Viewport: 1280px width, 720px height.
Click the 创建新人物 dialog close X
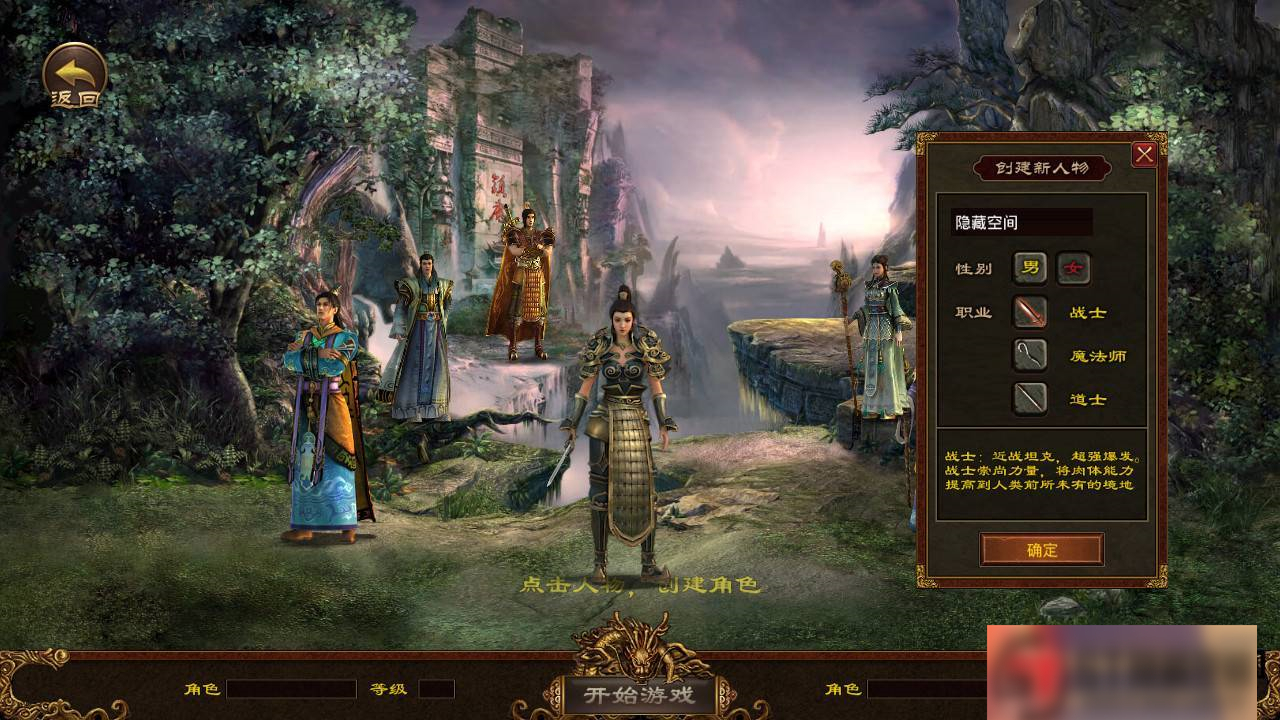click(1144, 153)
